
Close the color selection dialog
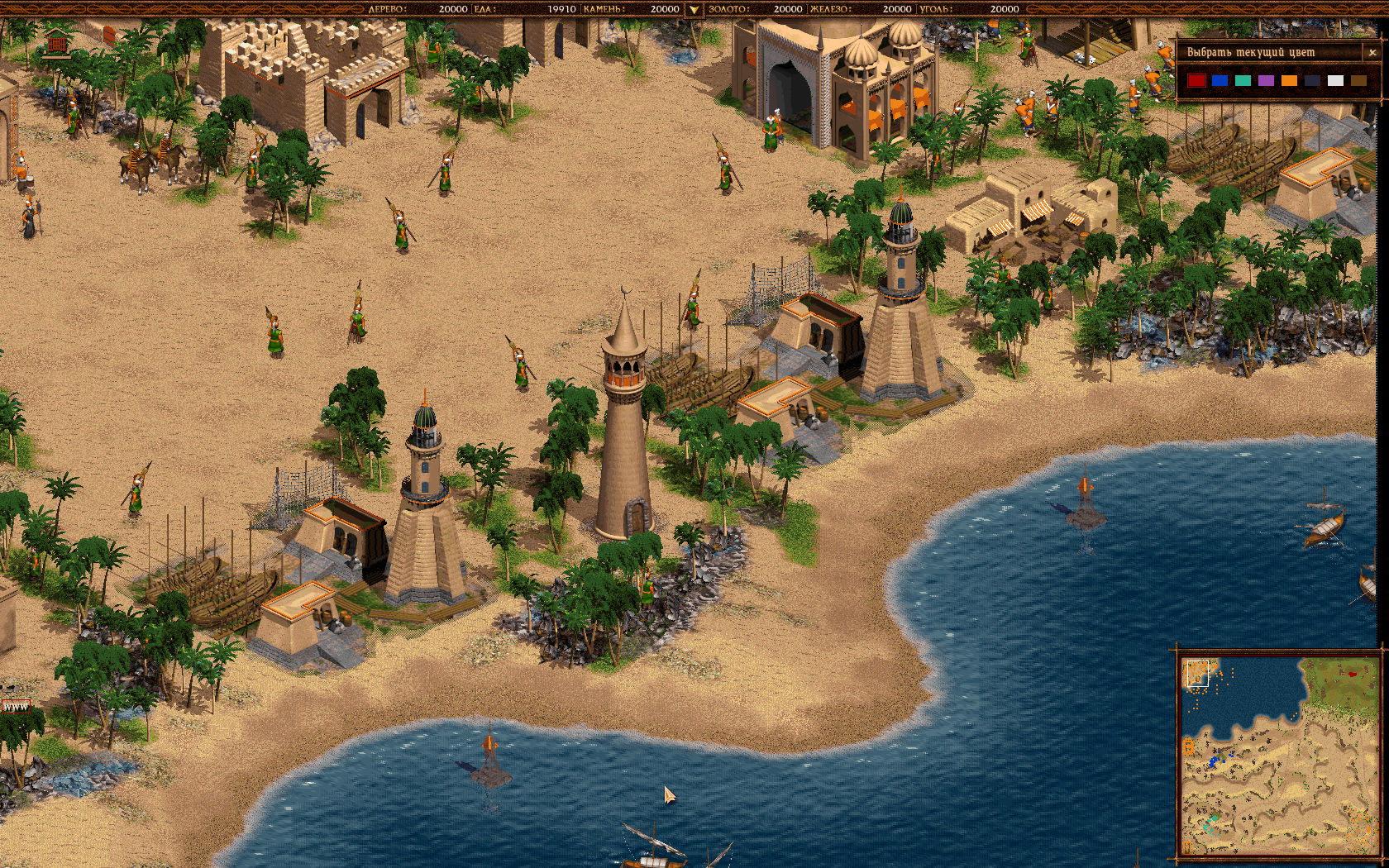pyautogui.click(x=1372, y=51)
